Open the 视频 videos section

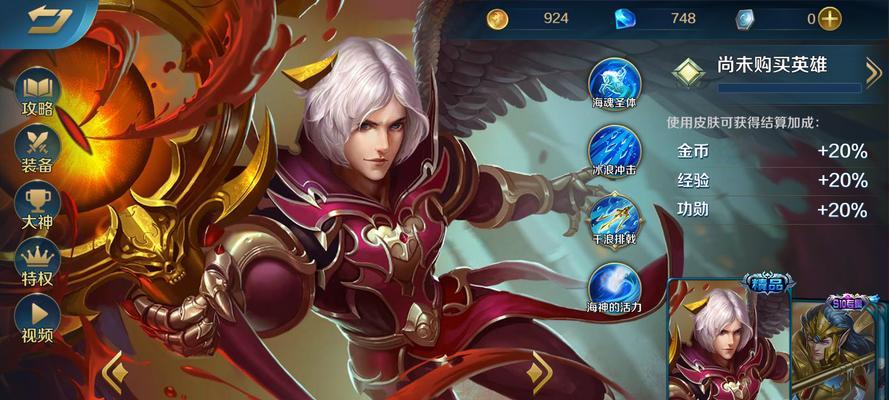coord(38,318)
